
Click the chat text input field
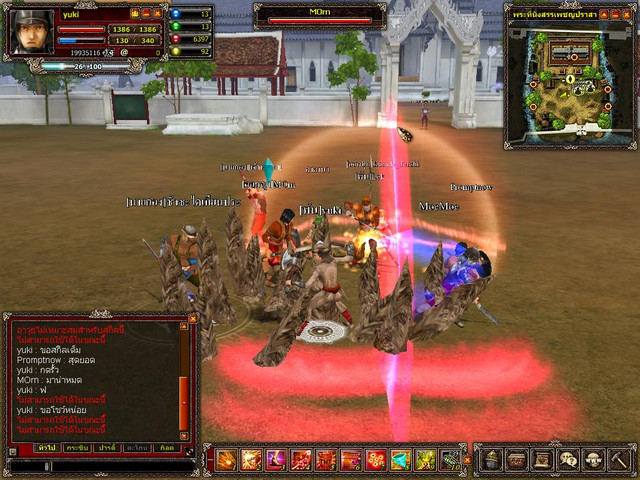tap(100, 466)
